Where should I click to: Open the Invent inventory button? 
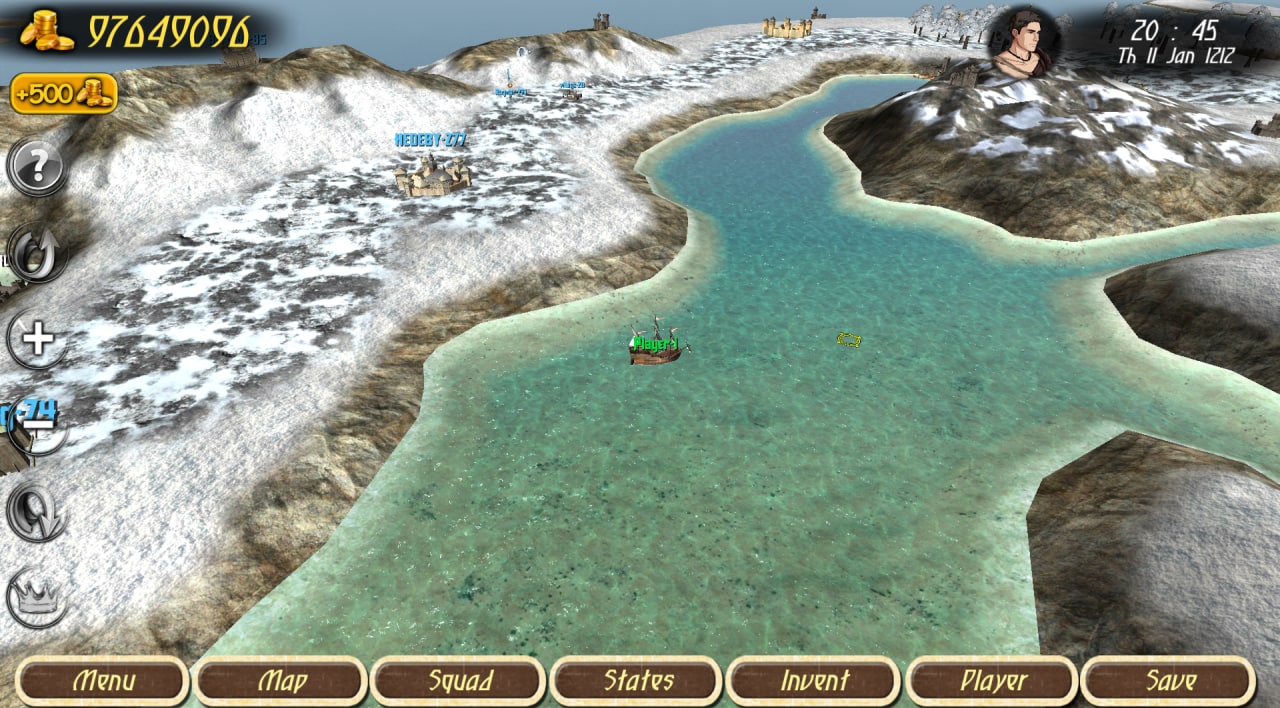tap(814, 682)
